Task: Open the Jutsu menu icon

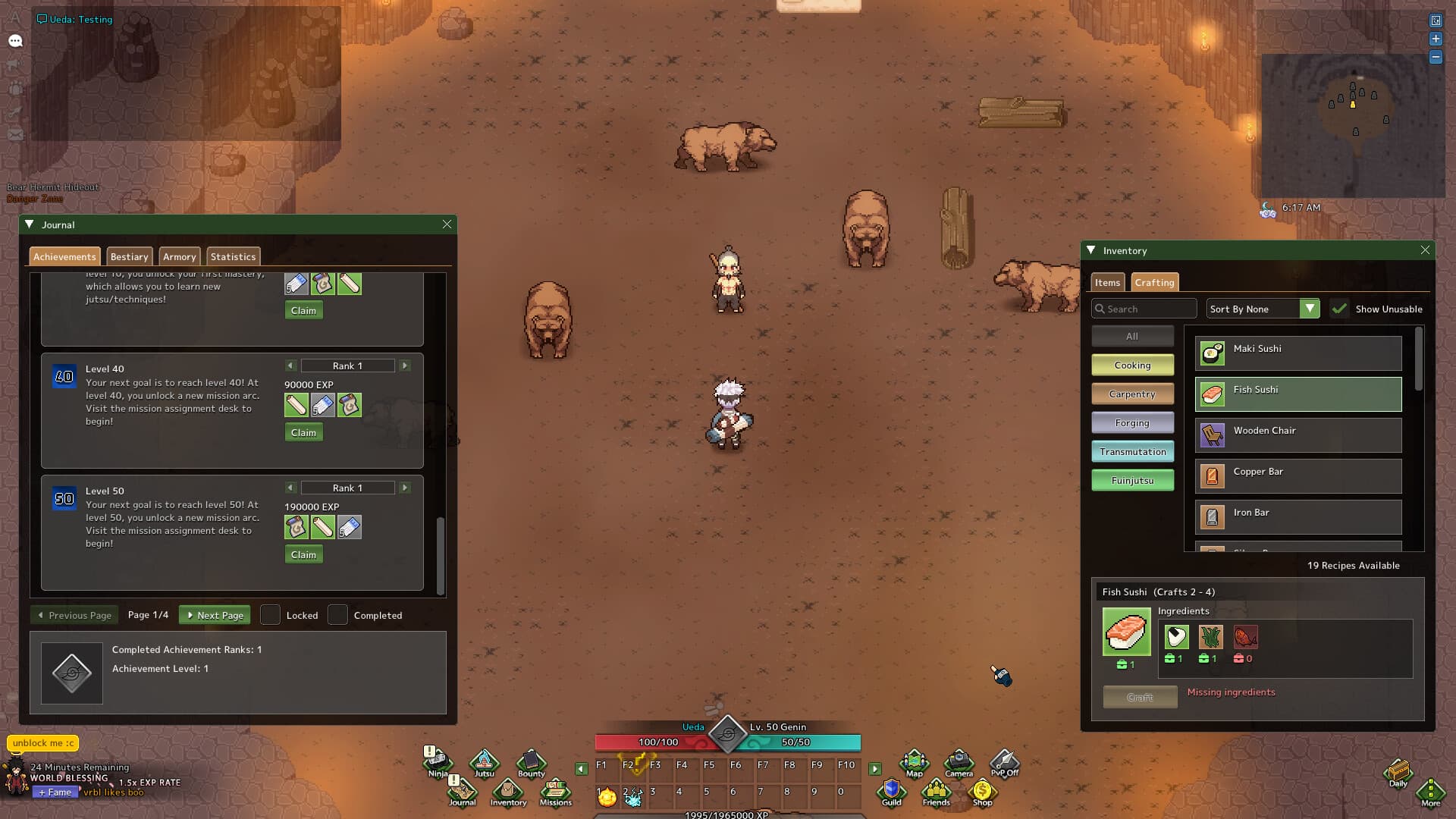Action: [x=483, y=762]
